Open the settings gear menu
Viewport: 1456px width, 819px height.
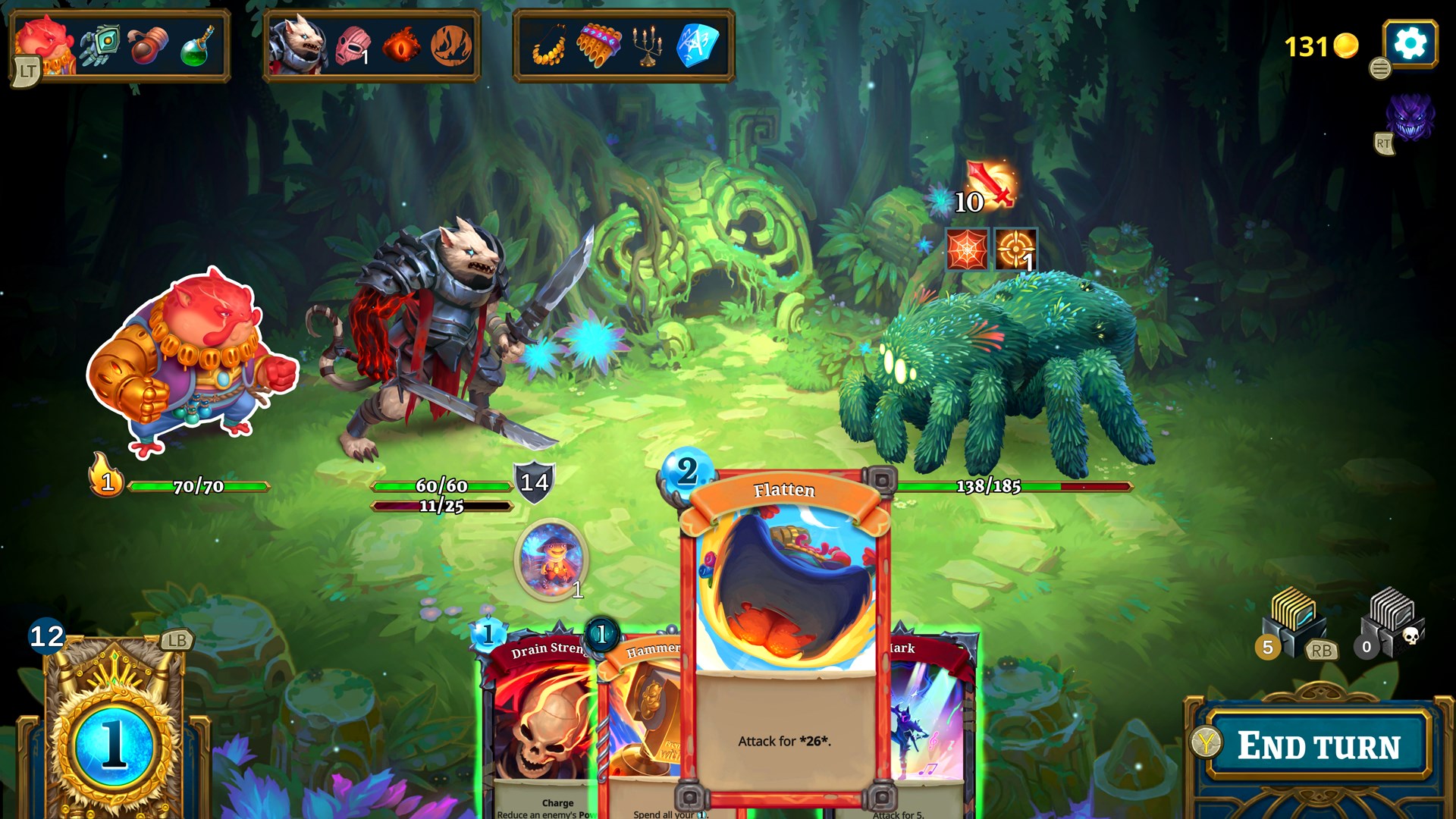1409,43
